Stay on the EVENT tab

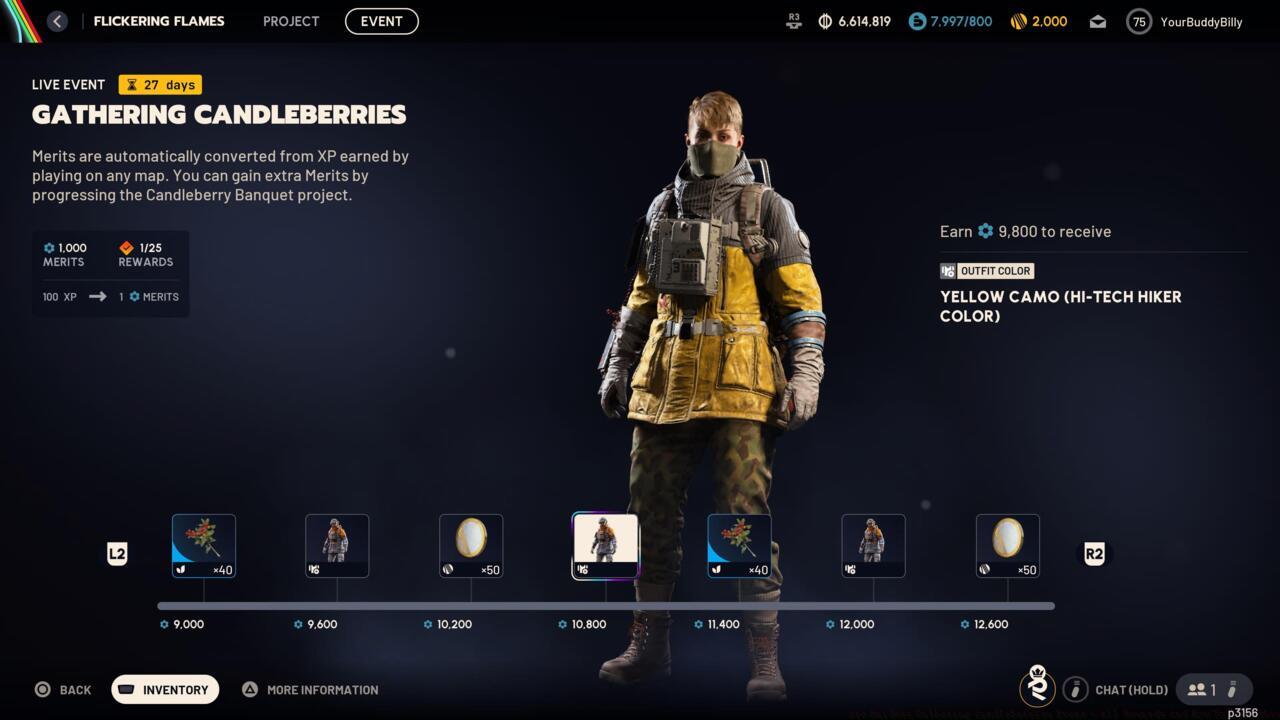click(381, 21)
